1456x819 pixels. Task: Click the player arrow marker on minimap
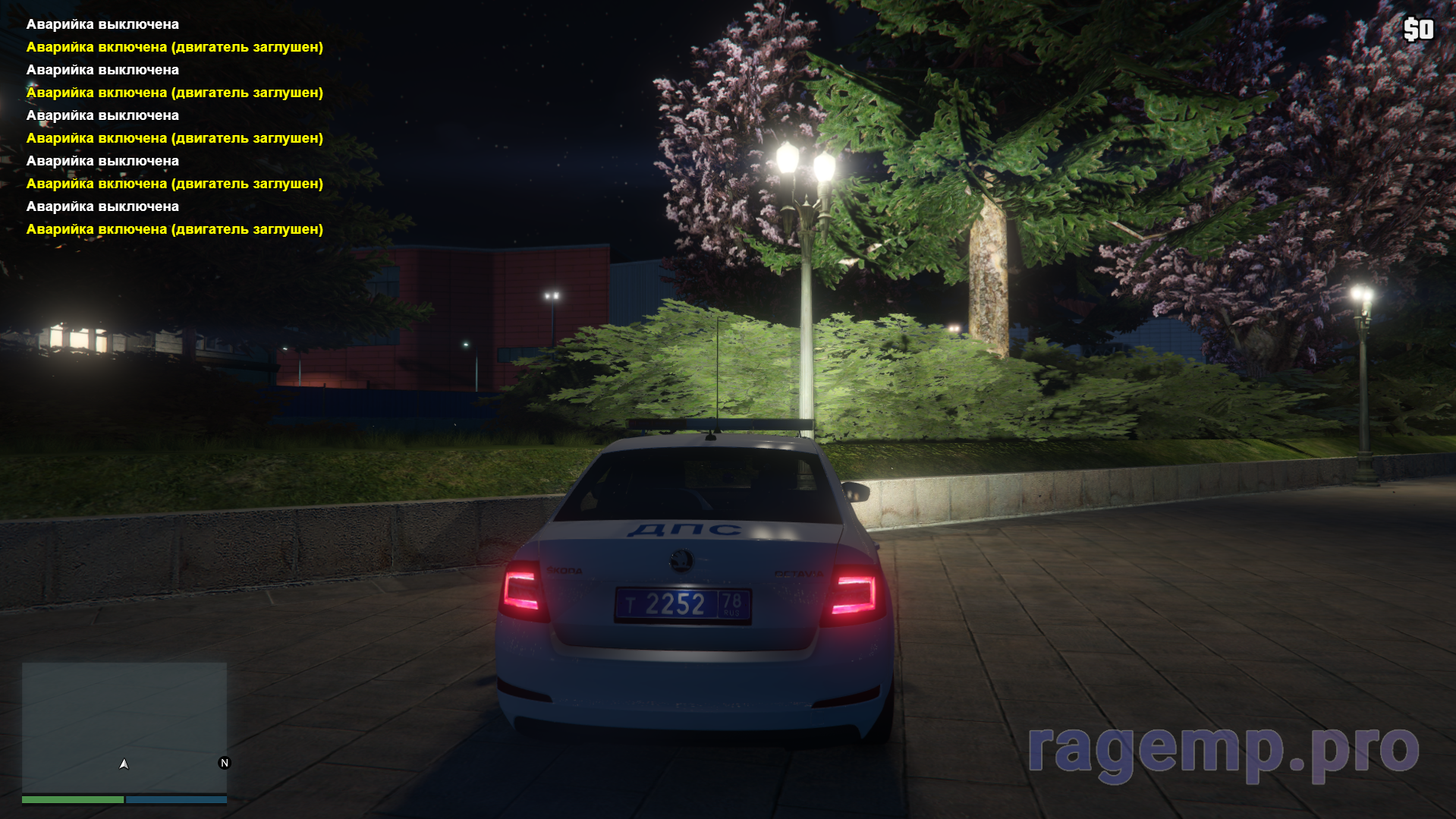pyautogui.click(x=124, y=764)
